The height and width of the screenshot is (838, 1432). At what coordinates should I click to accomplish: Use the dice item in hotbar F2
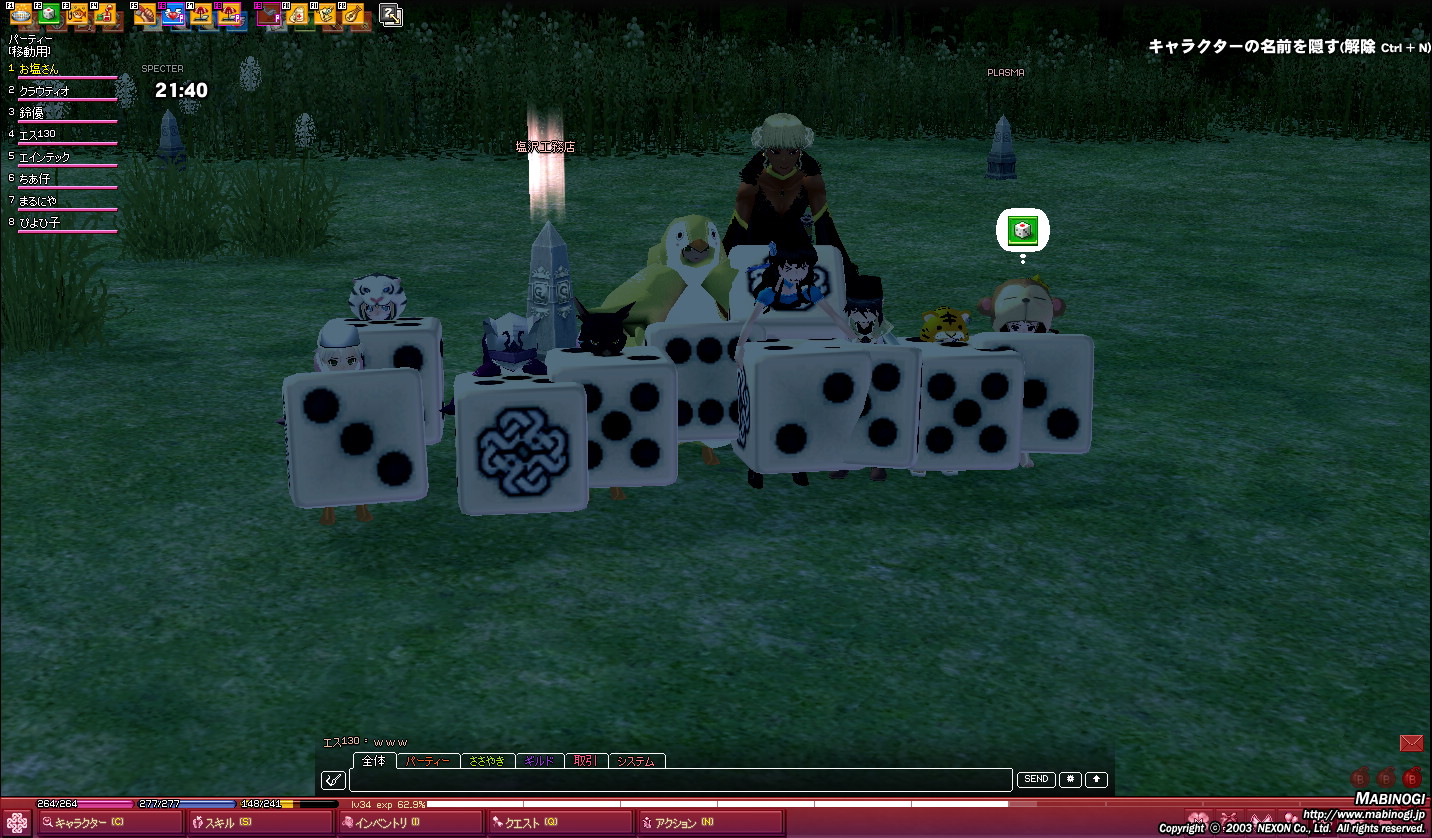point(48,14)
